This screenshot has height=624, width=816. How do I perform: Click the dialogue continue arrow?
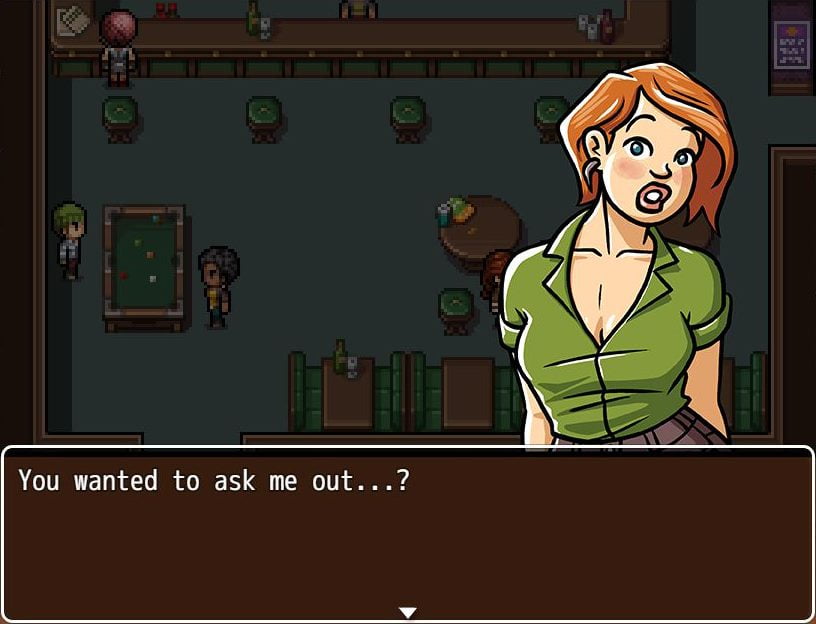click(x=407, y=612)
